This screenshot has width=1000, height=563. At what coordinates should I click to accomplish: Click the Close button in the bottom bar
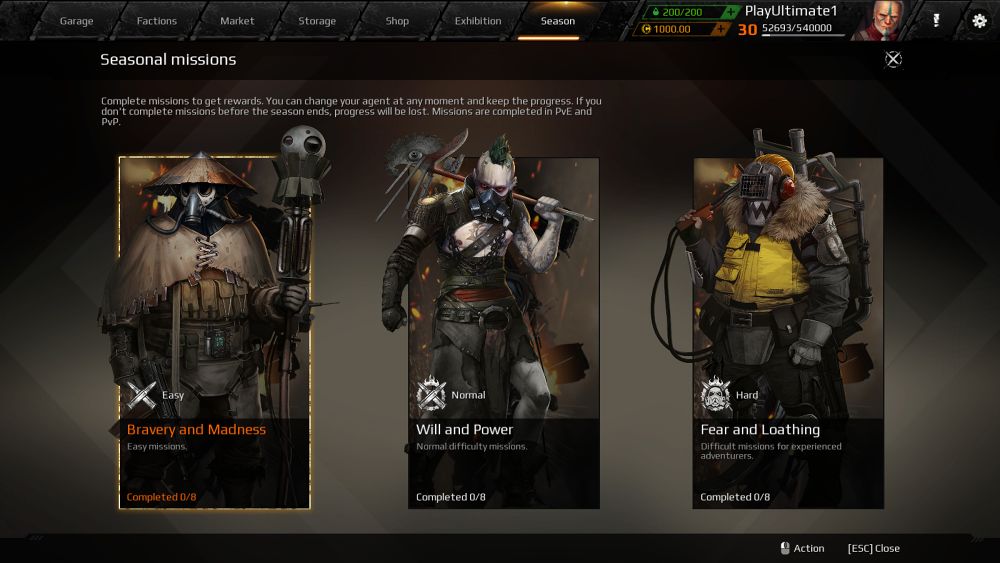873,548
